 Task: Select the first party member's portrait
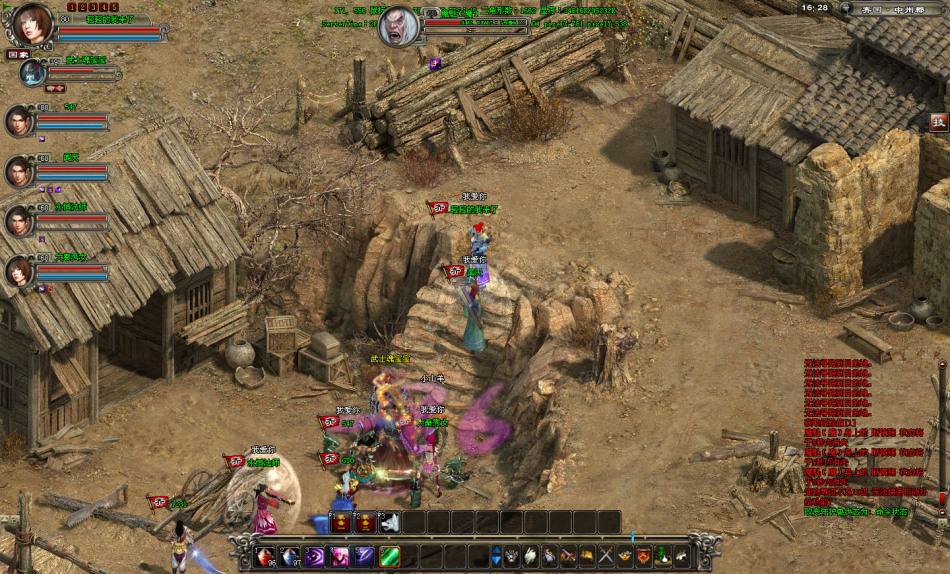[x=19, y=121]
